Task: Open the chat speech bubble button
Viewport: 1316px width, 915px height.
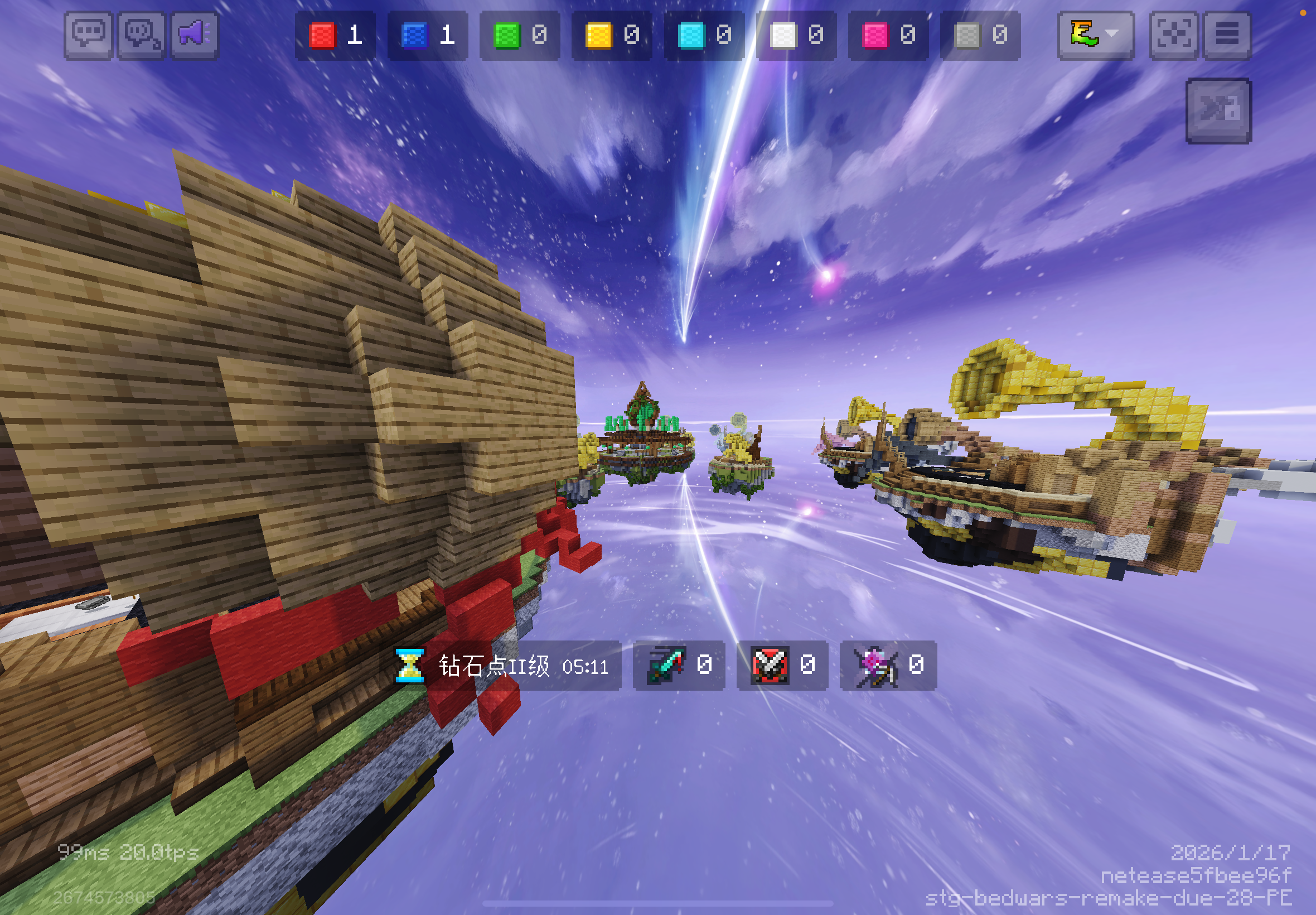Action: (x=88, y=35)
